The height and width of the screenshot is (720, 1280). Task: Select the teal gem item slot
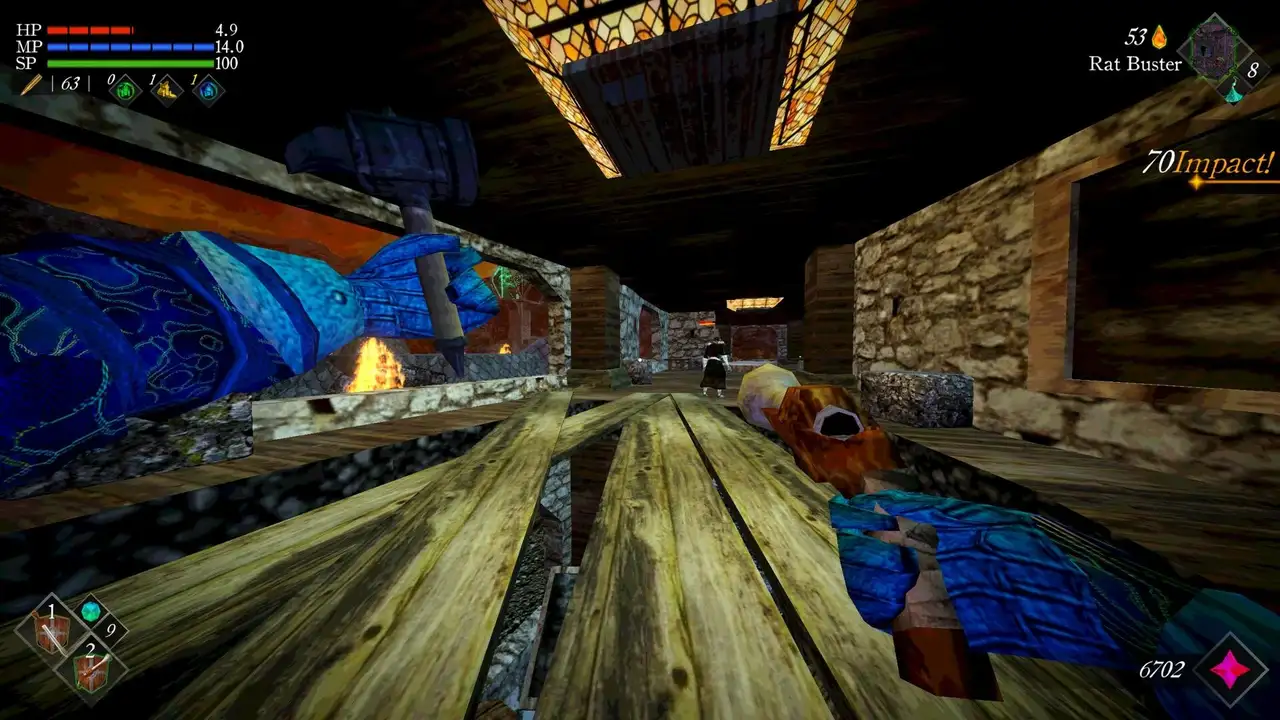tap(91, 611)
